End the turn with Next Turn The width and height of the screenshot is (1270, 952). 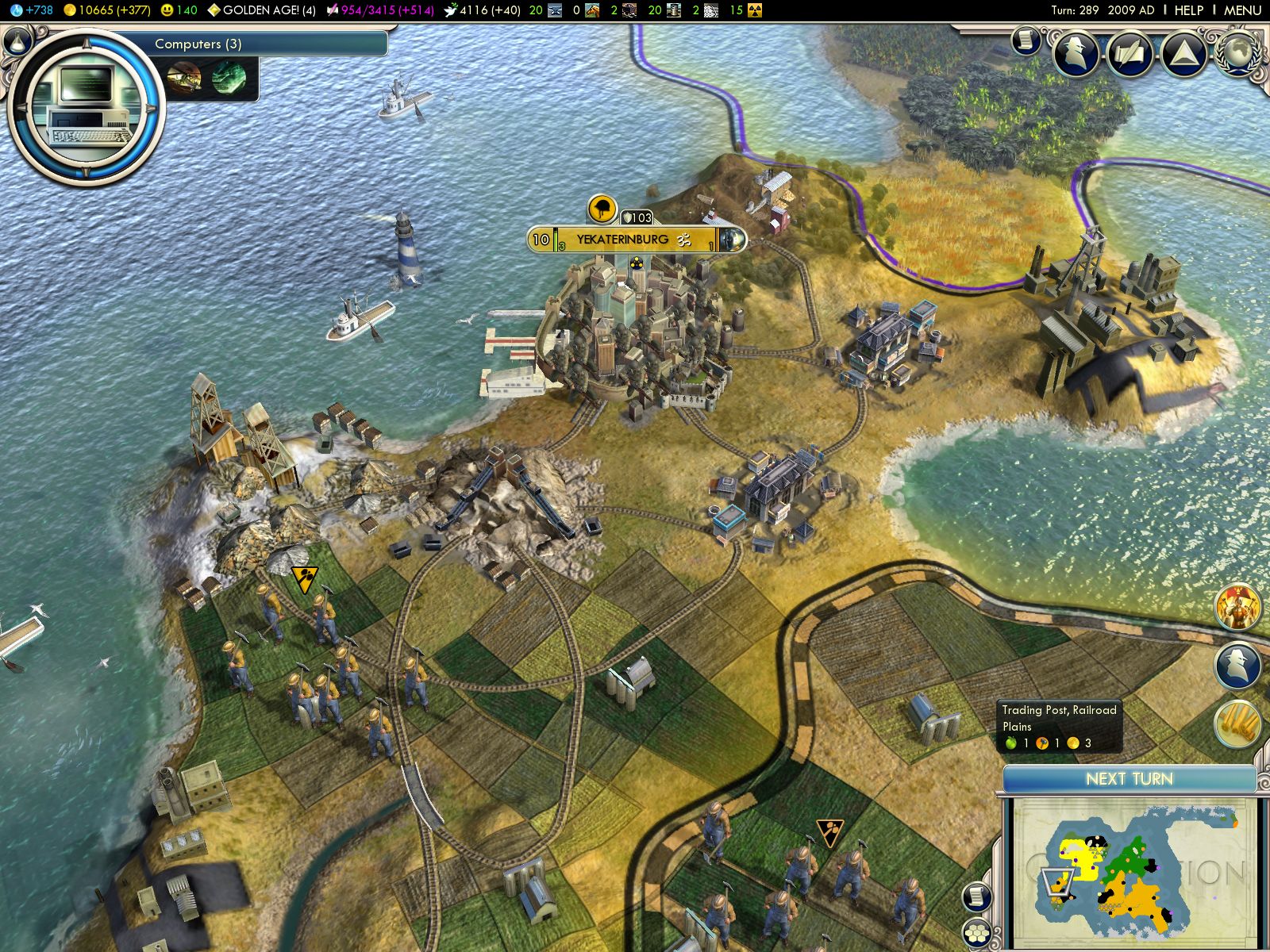(x=1129, y=779)
